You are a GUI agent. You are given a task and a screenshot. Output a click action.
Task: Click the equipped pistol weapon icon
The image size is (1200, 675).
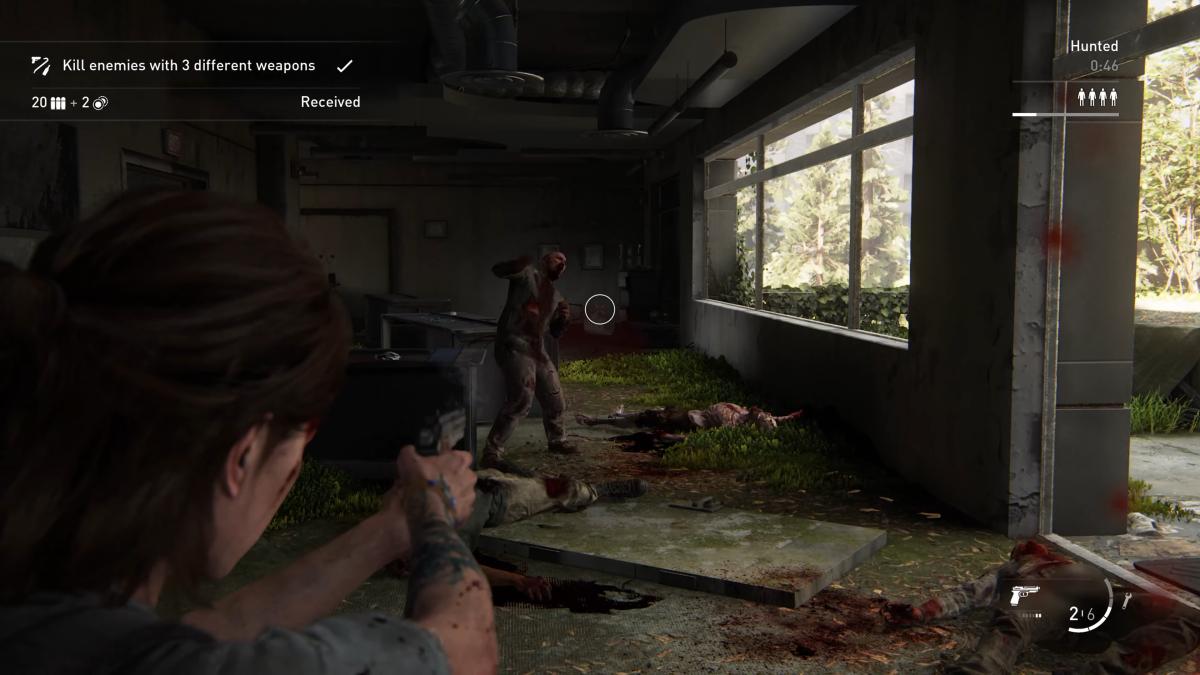(x=1026, y=597)
